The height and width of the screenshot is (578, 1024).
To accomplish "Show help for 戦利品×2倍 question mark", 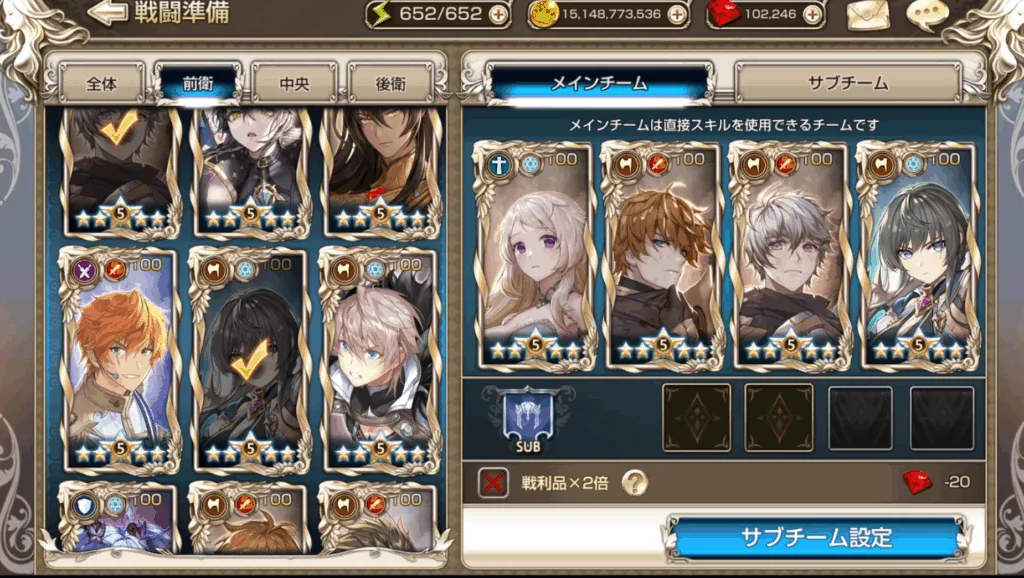I will [x=634, y=483].
